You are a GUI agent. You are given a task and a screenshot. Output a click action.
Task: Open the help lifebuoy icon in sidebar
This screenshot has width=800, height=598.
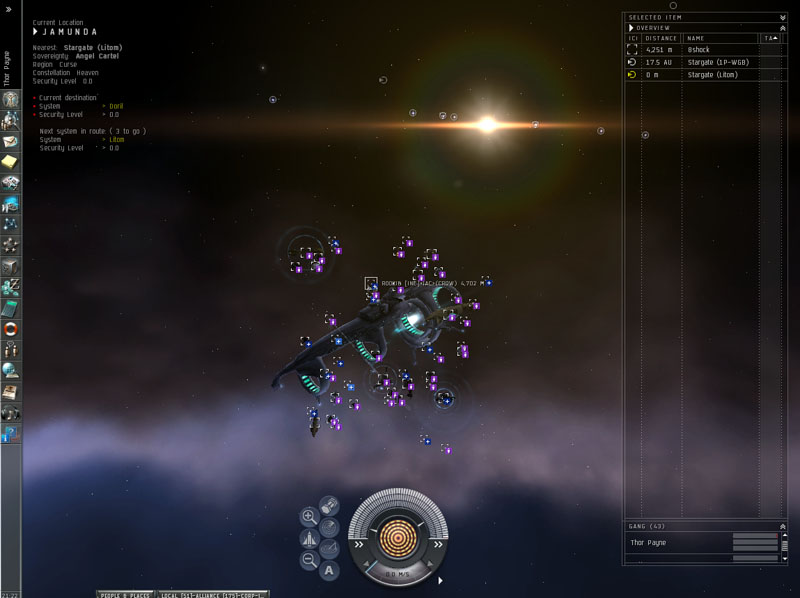10,329
